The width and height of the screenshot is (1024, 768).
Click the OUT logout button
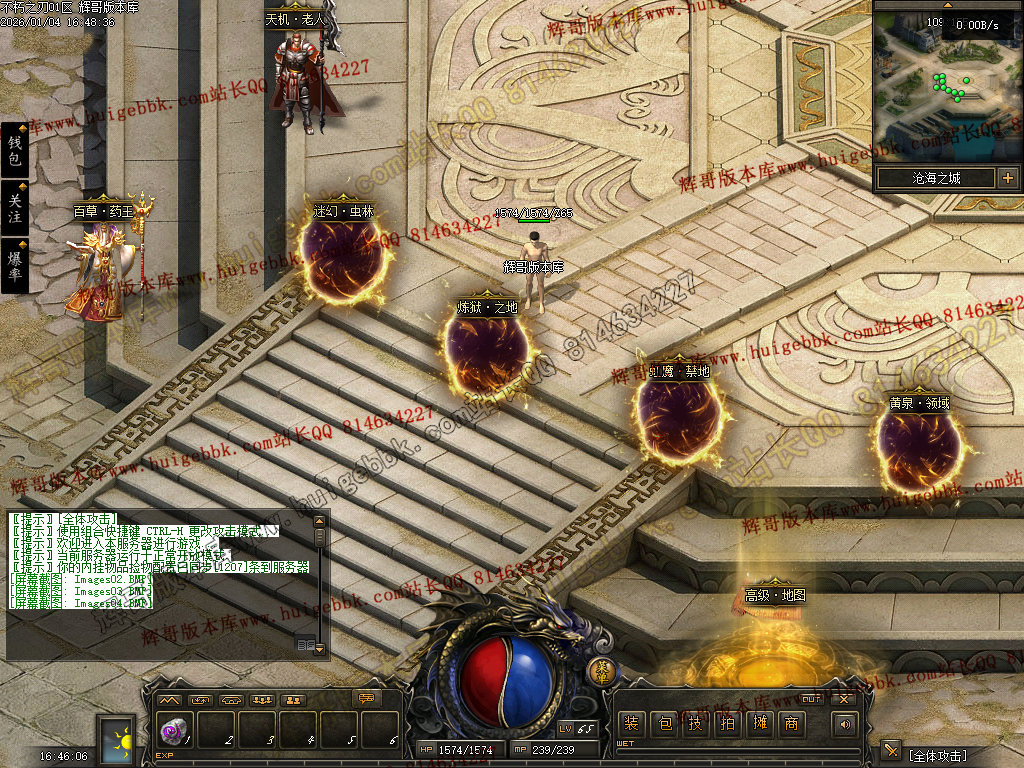(x=812, y=698)
